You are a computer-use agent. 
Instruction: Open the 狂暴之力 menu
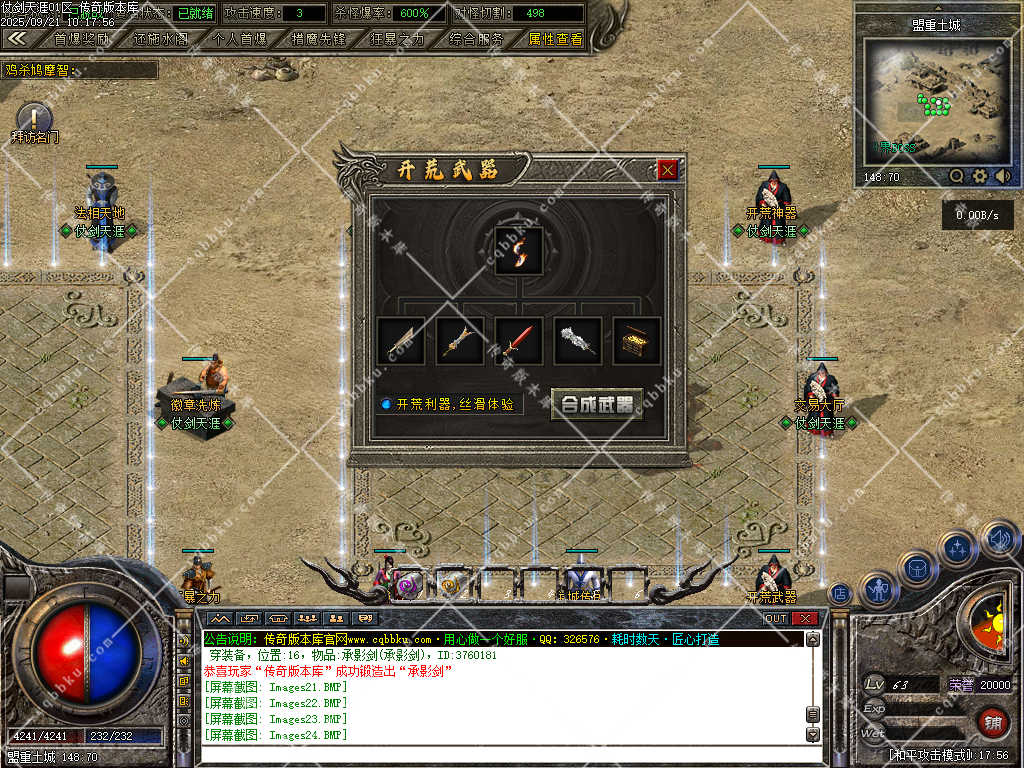[x=397, y=39]
